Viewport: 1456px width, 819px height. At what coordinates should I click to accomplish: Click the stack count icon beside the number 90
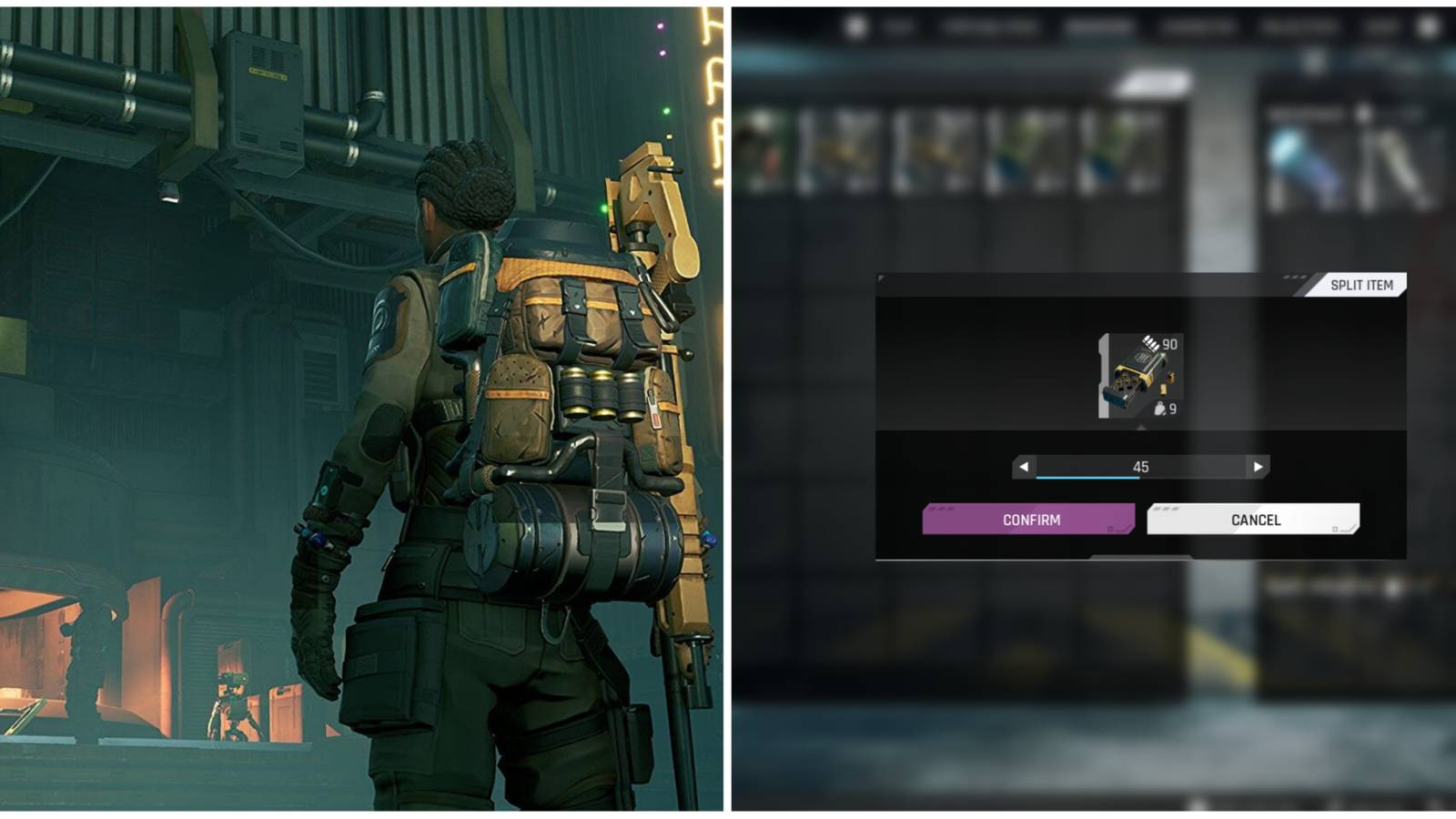click(x=1149, y=342)
